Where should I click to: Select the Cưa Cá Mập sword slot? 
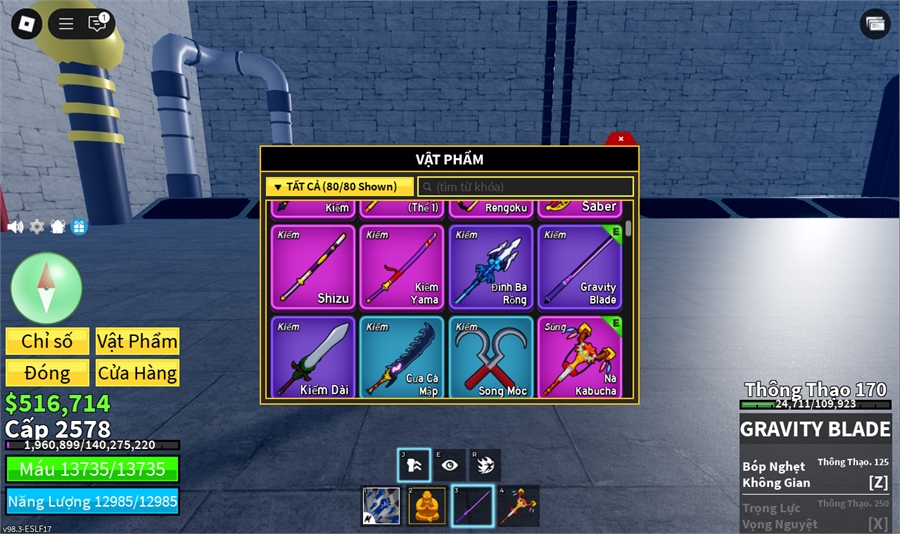click(401, 357)
